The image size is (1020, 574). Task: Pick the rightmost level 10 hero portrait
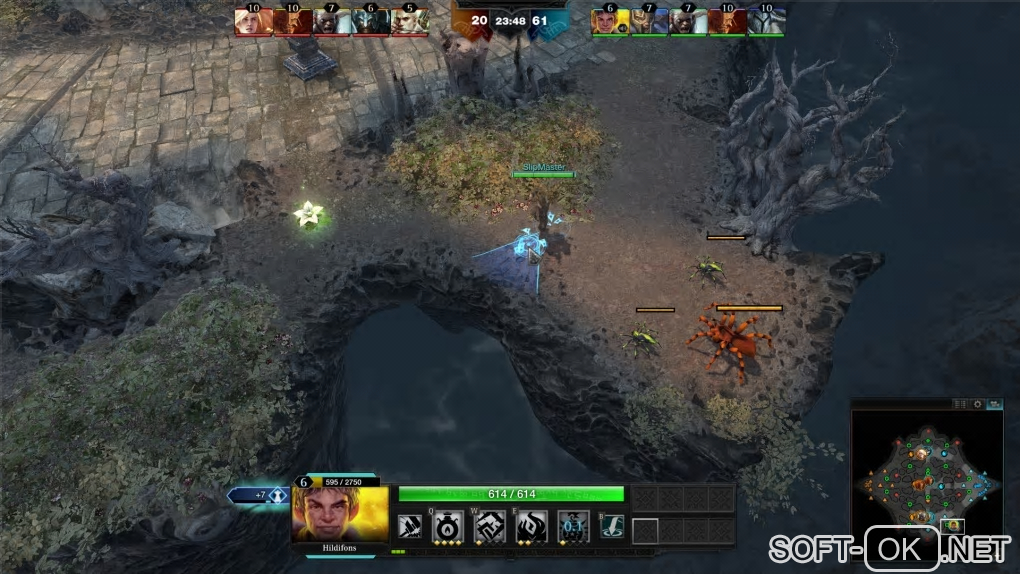[767, 21]
